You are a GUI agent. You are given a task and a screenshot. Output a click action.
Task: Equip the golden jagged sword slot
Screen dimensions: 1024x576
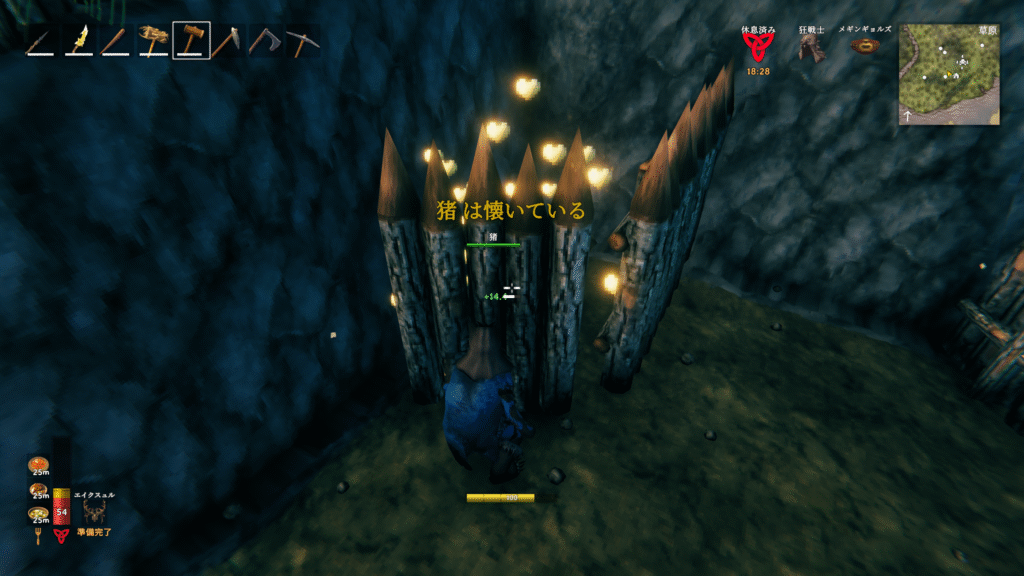[78, 41]
